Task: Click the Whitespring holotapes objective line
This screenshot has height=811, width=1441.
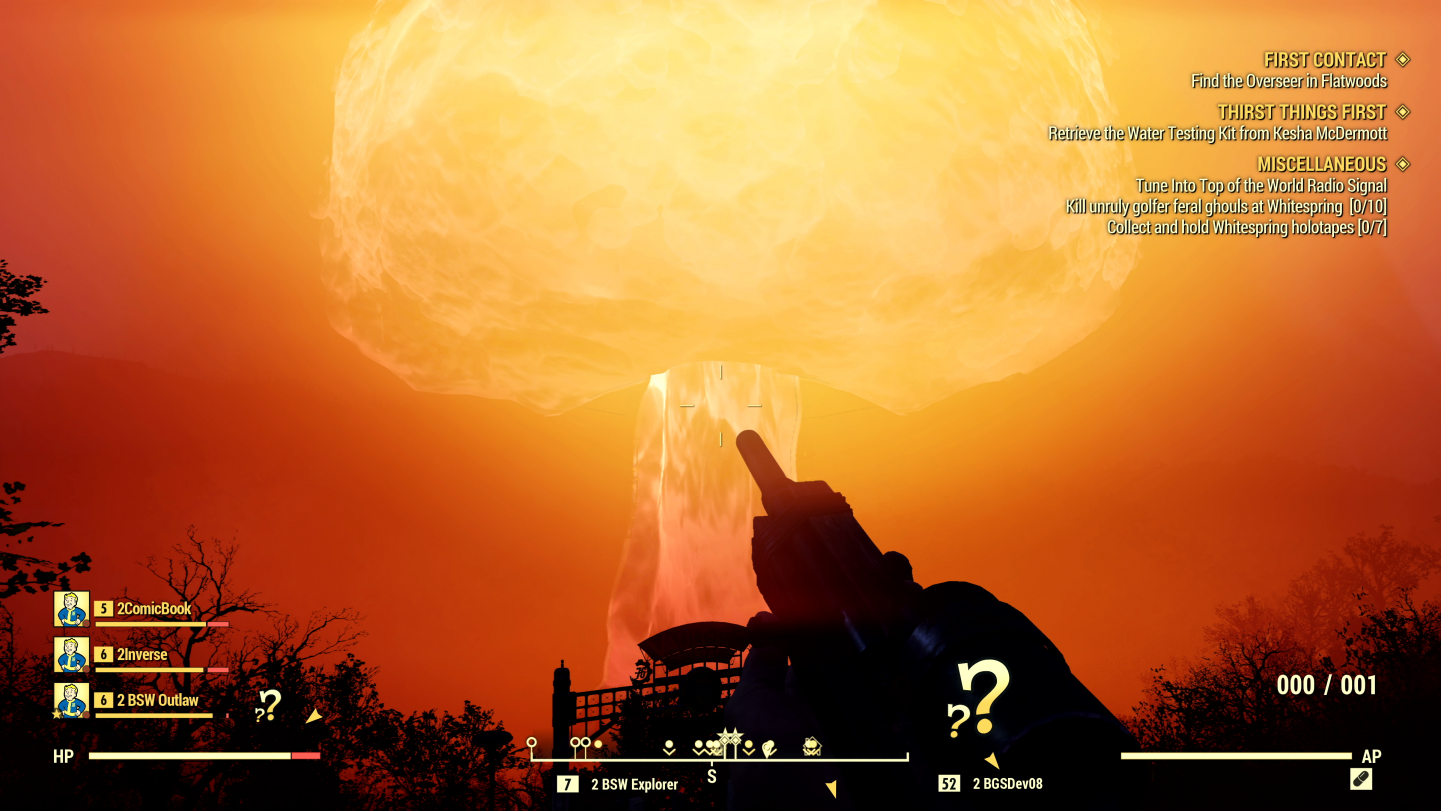Action: pos(1246,228)
